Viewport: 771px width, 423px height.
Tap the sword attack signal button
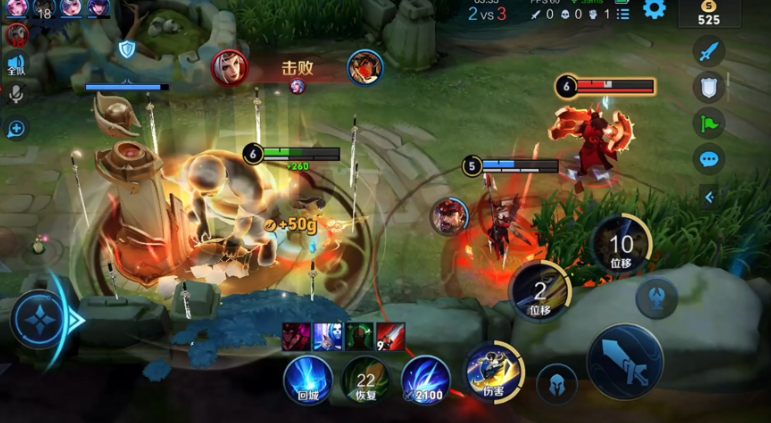click(x=709, y=51)
